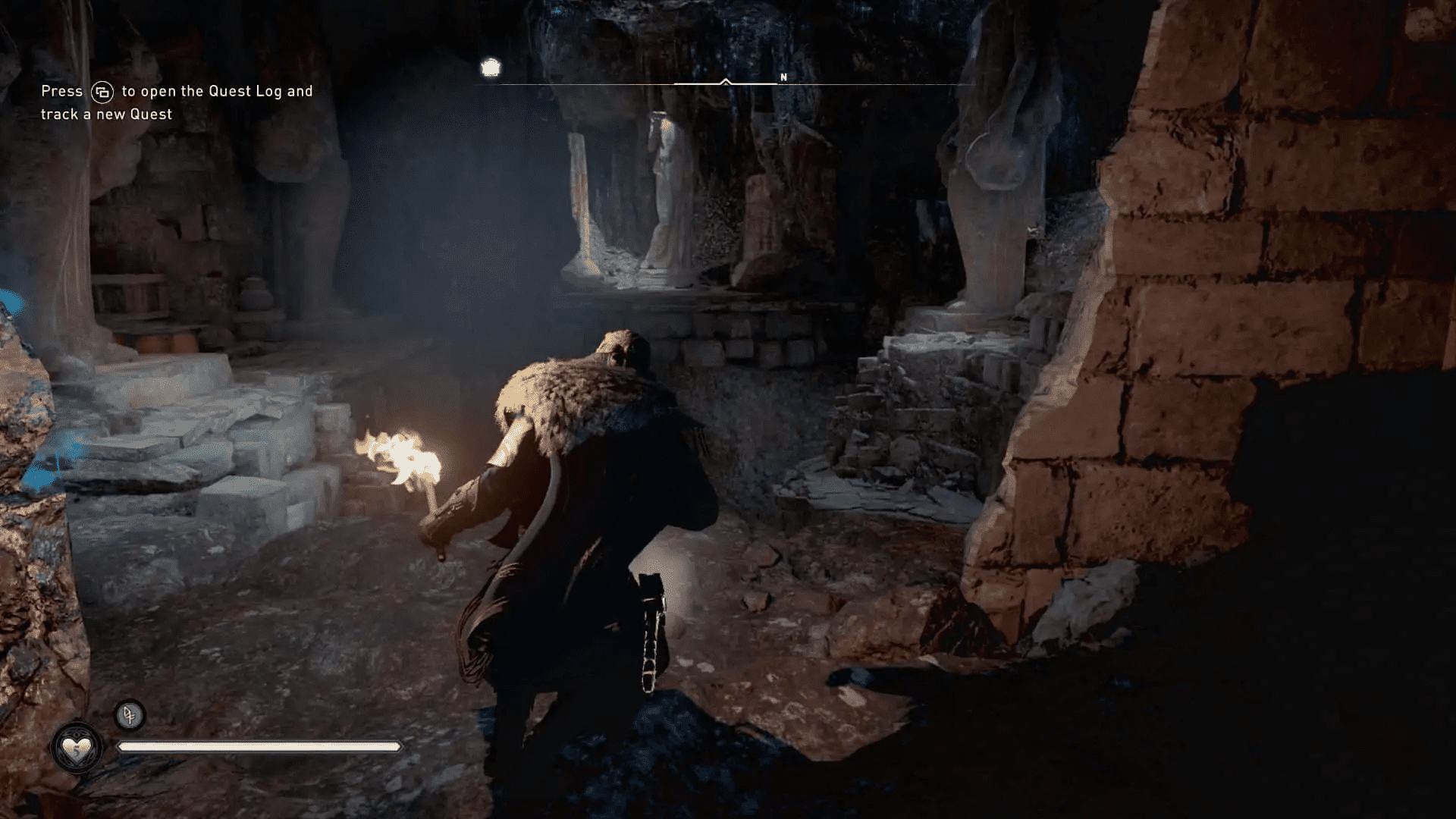Click the glowing torch marker on the compass
This screenshot has width=1456, height=819.
point(491,67)
